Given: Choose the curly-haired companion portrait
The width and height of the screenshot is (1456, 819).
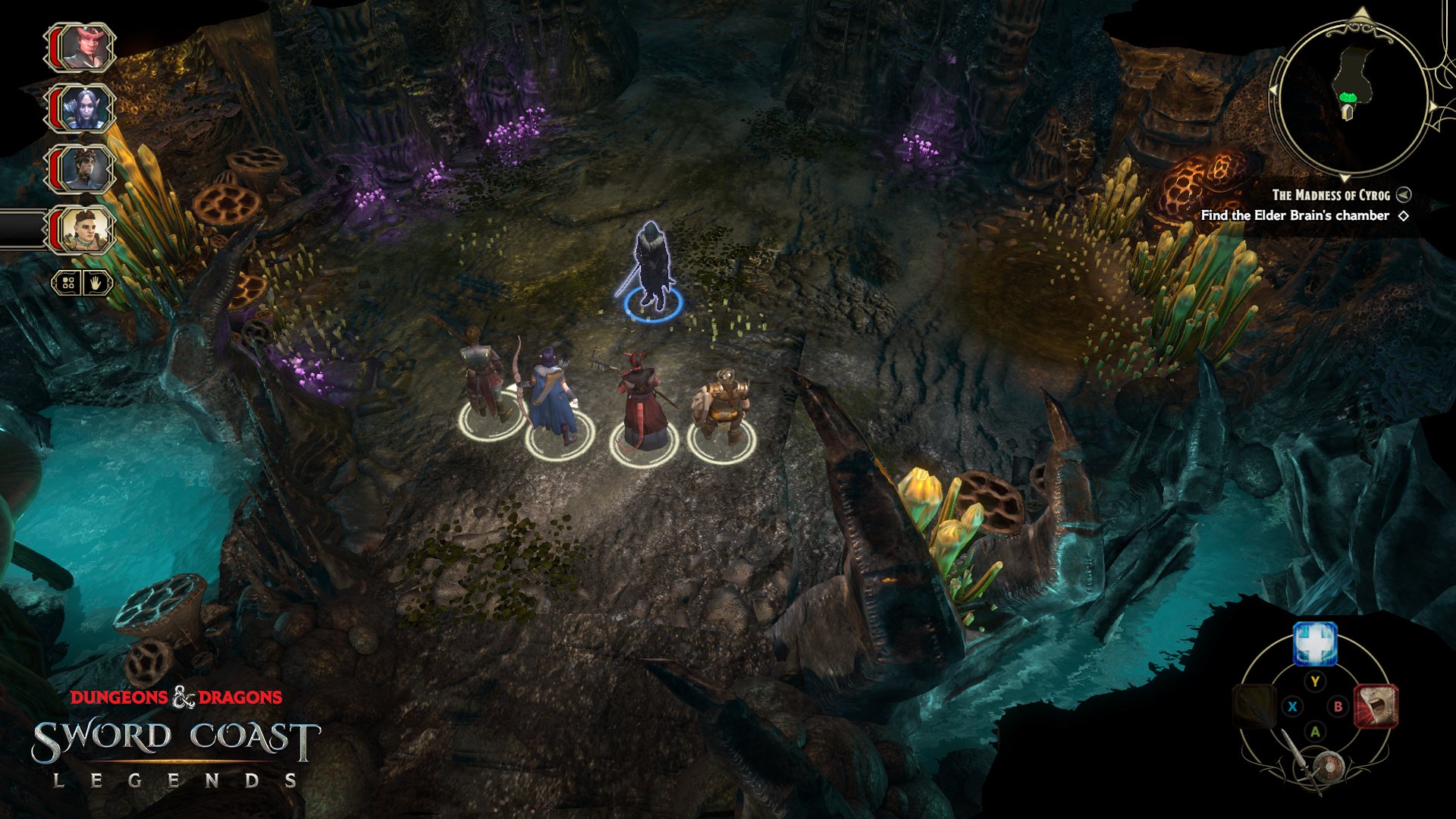Looking at the screenshot, I should point(82,169).
